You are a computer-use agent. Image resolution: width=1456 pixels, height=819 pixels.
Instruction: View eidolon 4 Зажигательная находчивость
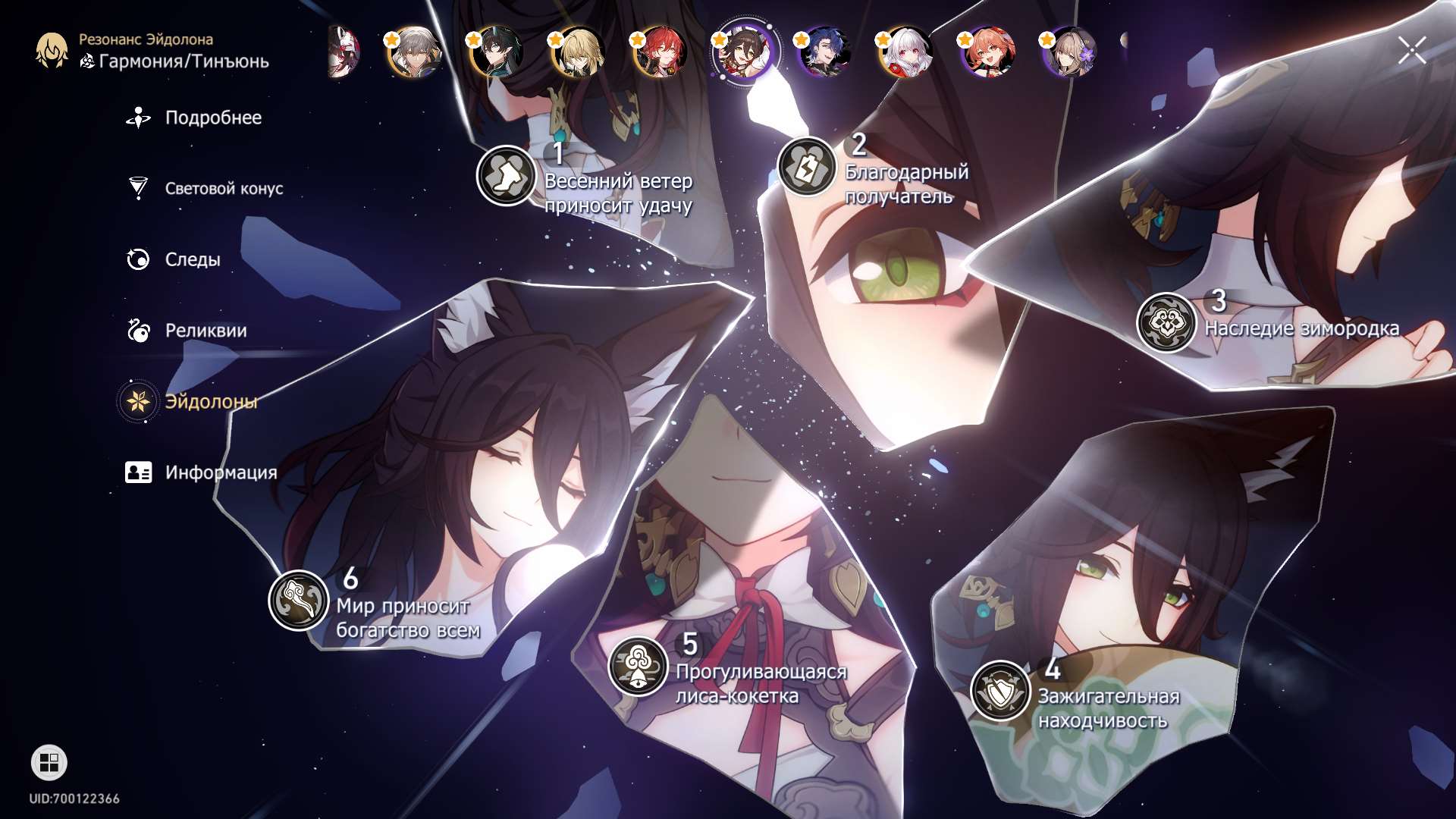[1000, 690]
